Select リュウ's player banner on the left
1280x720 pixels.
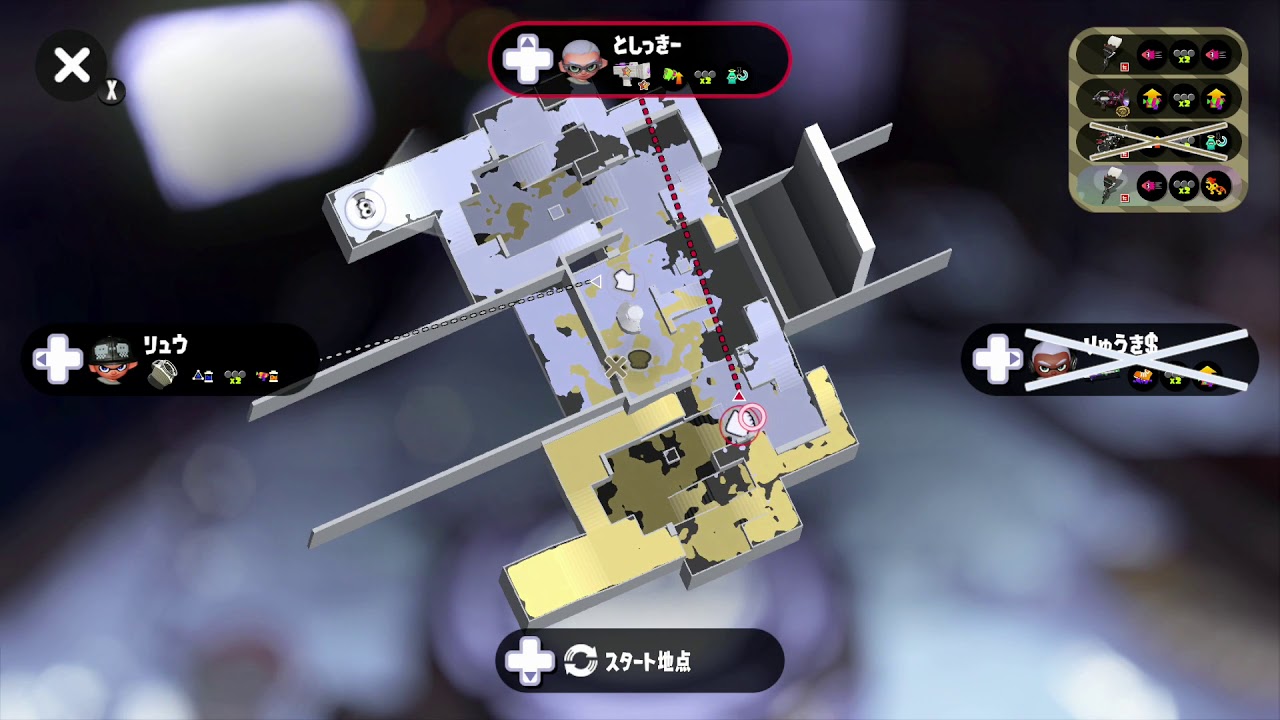[160, 360]
